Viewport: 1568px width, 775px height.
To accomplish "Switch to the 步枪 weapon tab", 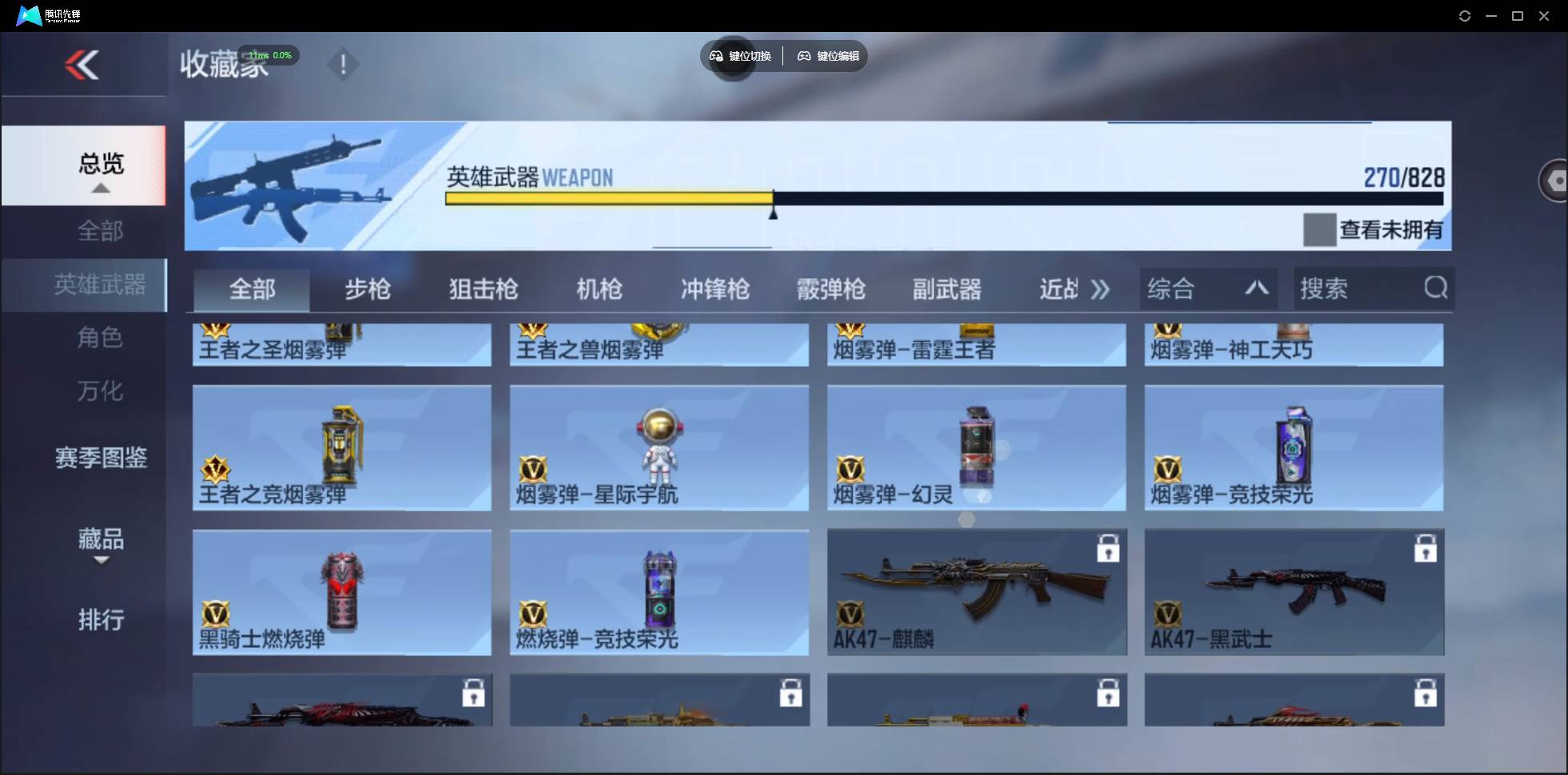I will point(367,290).
